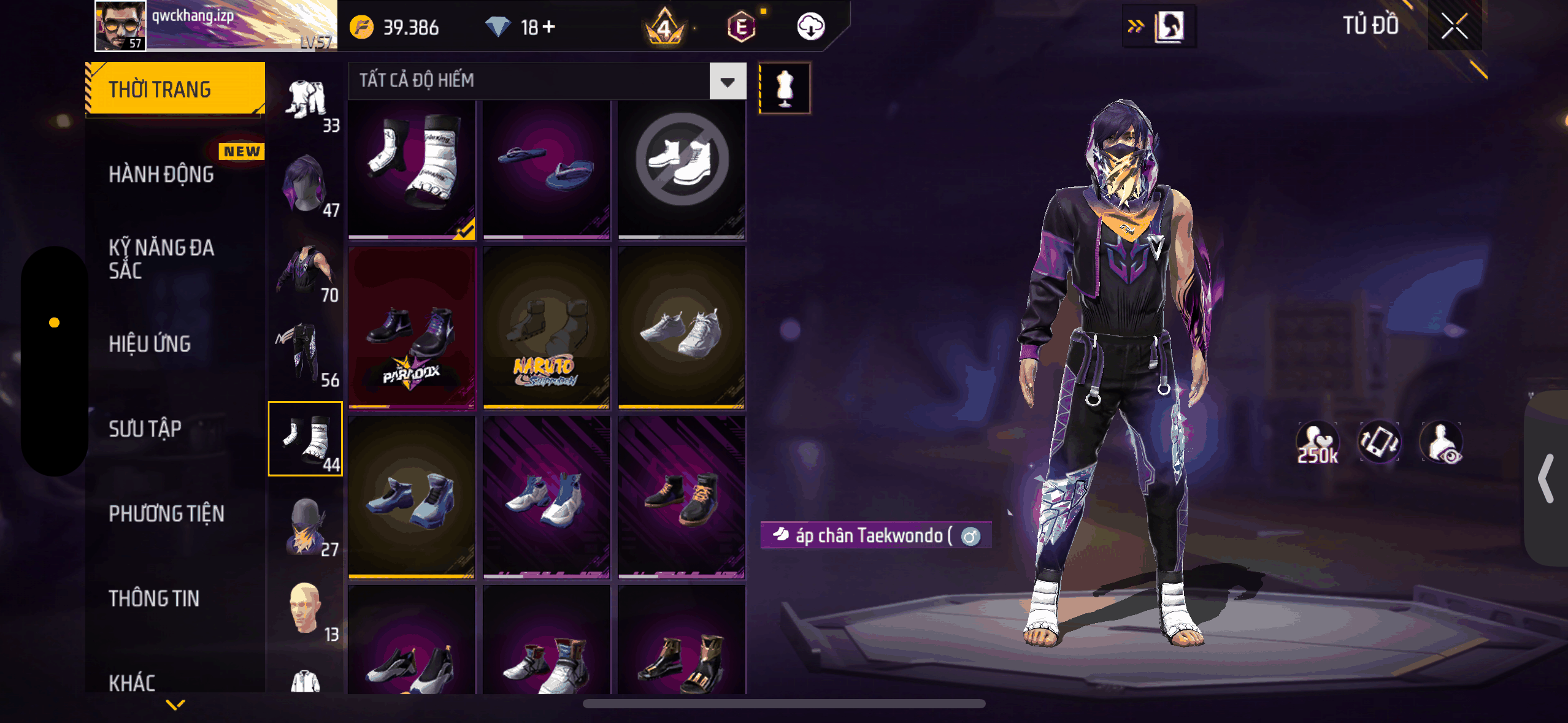Open the Hành Động menu
Screen dimensions: 1568x723
point(161,175)
